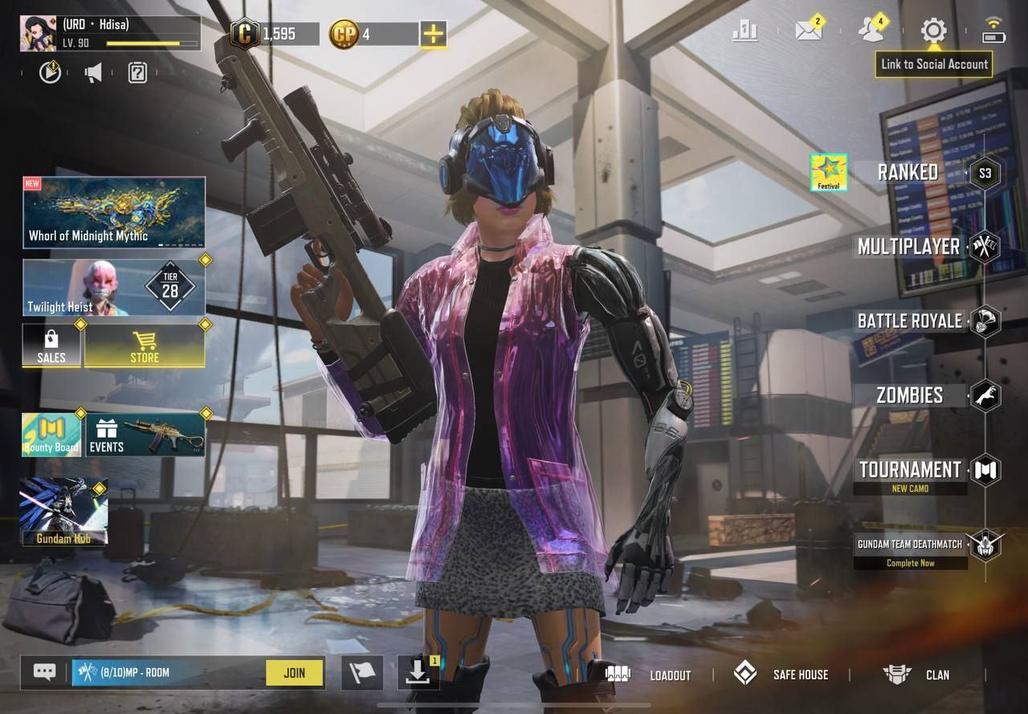Open the Clan page

click(x=917, y=675)
